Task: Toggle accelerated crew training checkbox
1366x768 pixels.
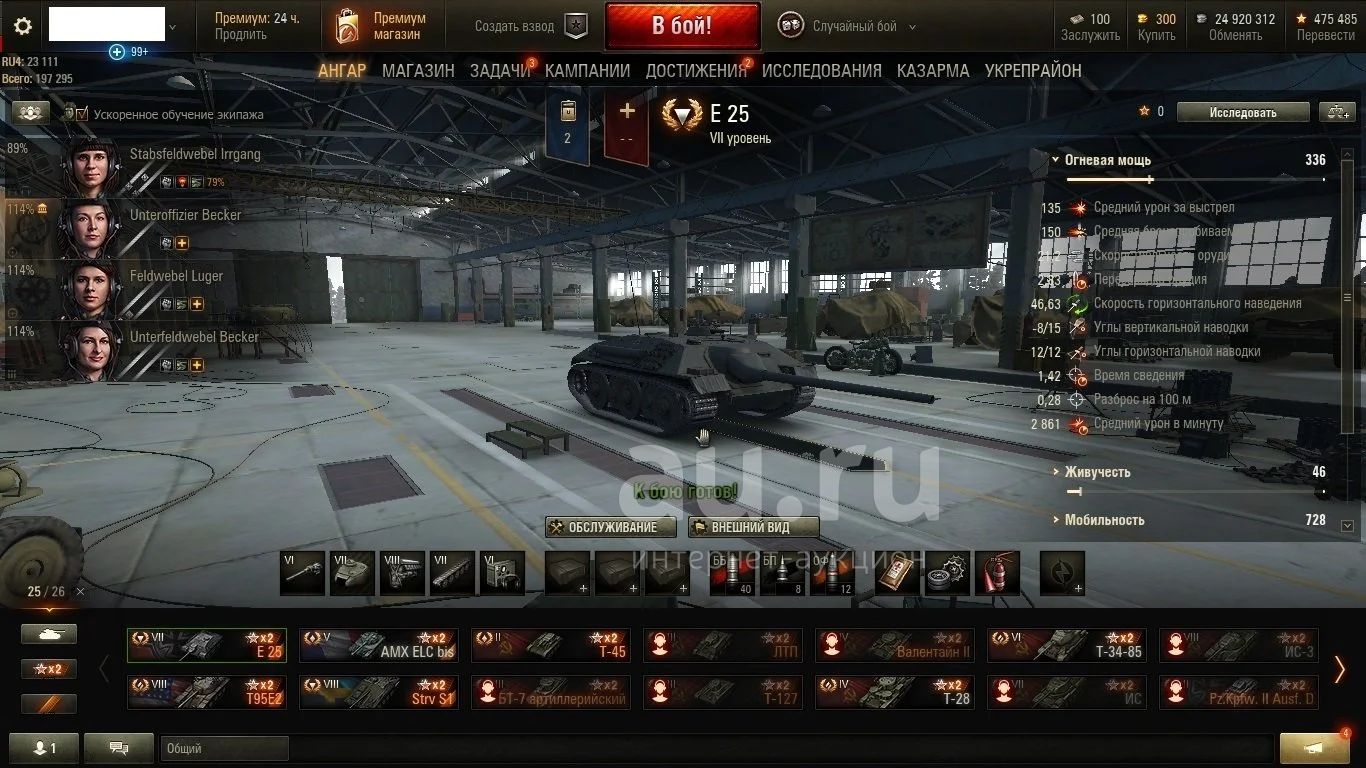Action: click(x=83, y=114)
